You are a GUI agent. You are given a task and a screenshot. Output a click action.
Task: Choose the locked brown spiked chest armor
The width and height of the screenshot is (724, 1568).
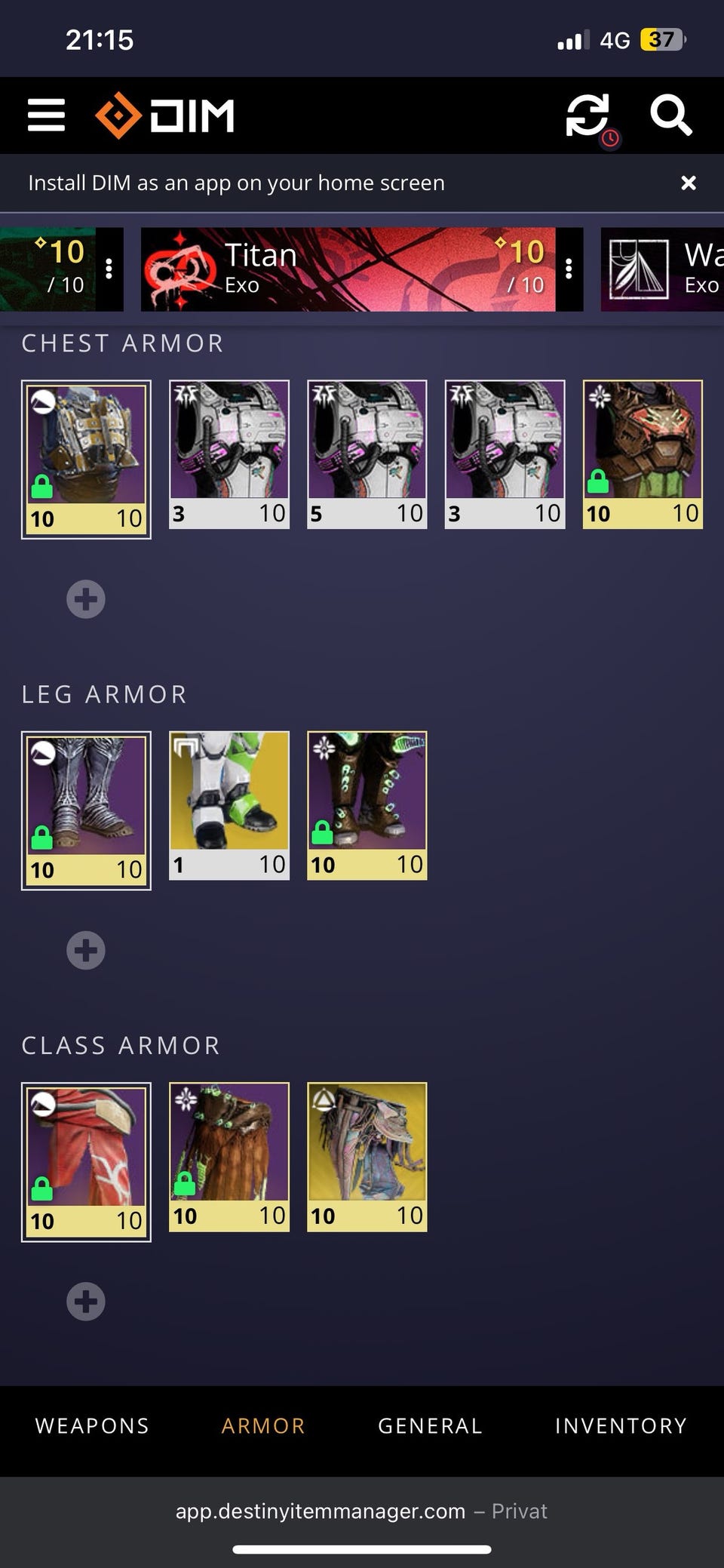point(643,454)
